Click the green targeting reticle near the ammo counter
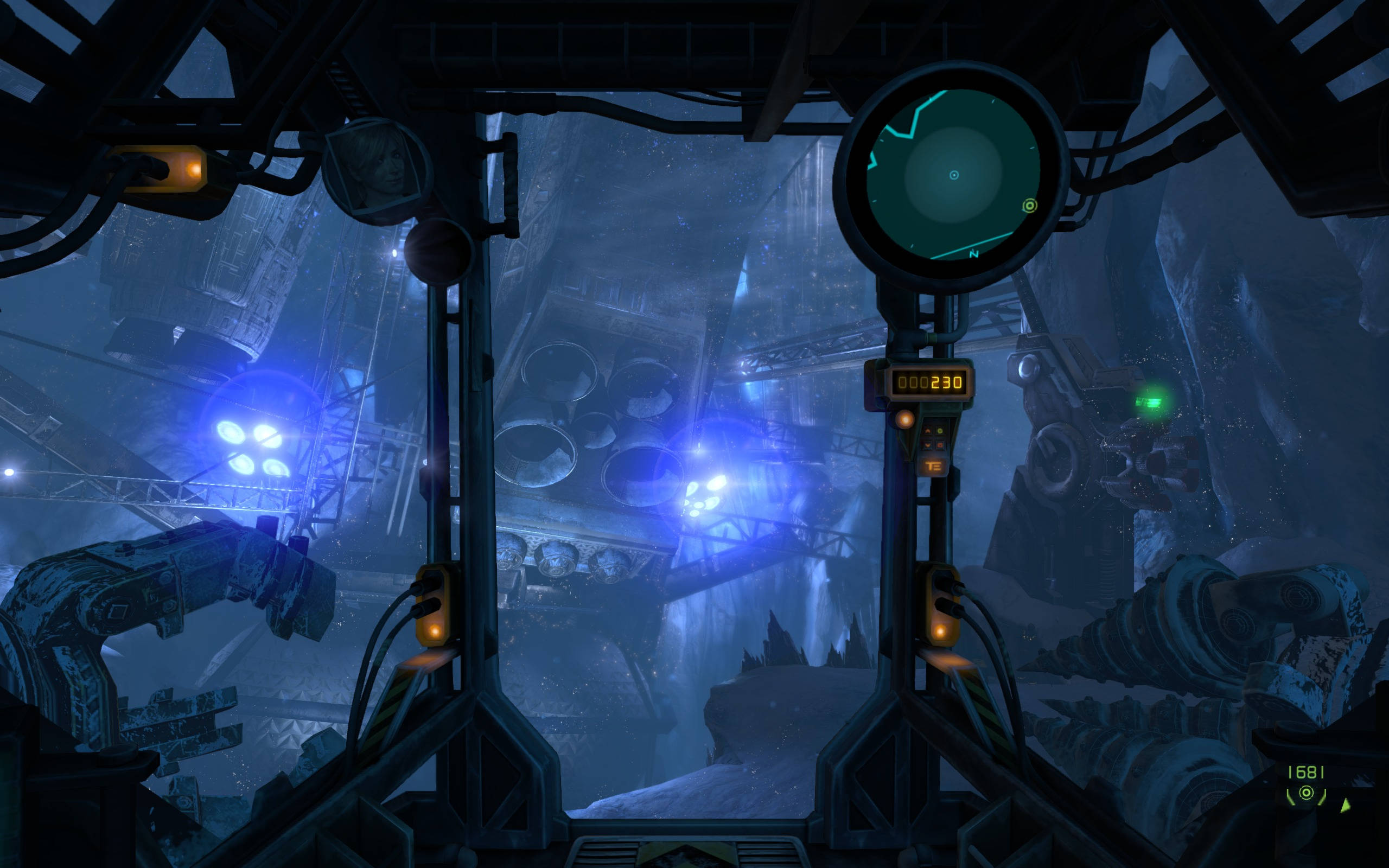 tap(1307, 793)
